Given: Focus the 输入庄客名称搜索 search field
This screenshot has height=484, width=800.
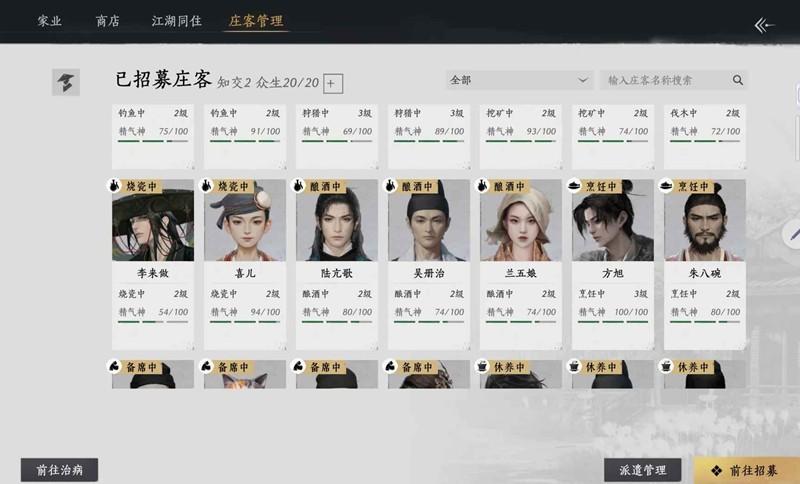Looking at the screenshot, I should click(665, 80).
